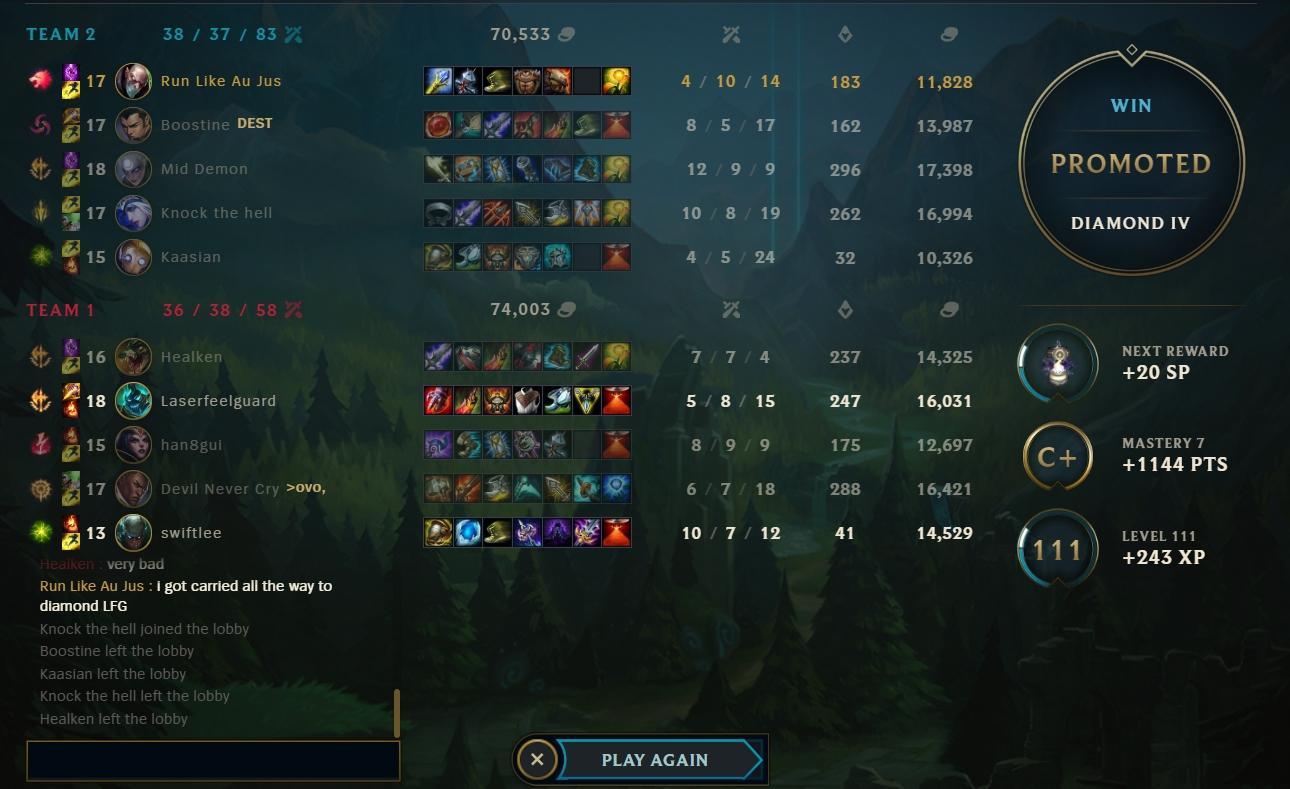The image size is (1290, 789).
Task: Click the X button beside Play Again
Action: (x=537, y=760)
